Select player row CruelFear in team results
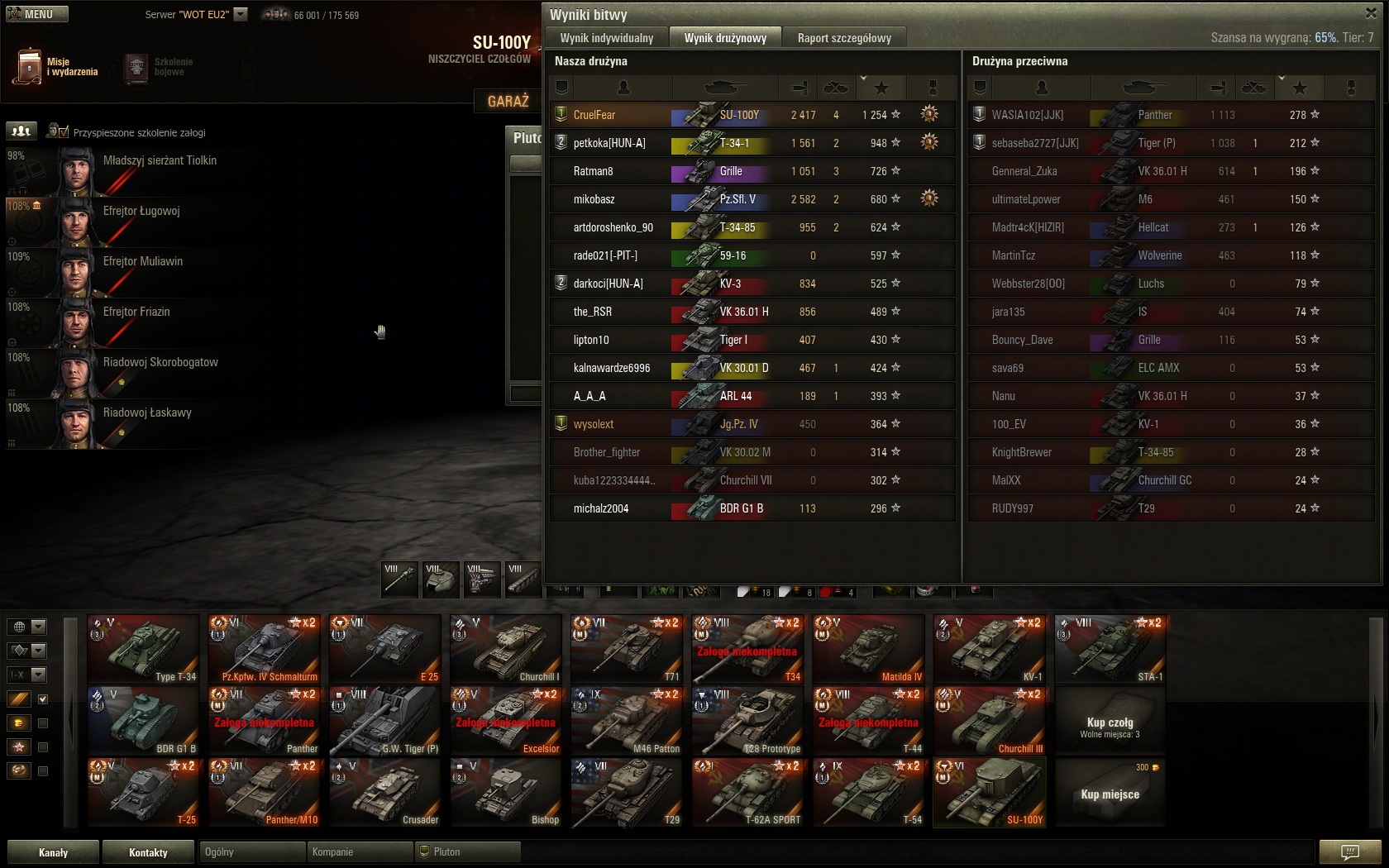Viewport: 1389px width, 868px height. coord(612,115)
